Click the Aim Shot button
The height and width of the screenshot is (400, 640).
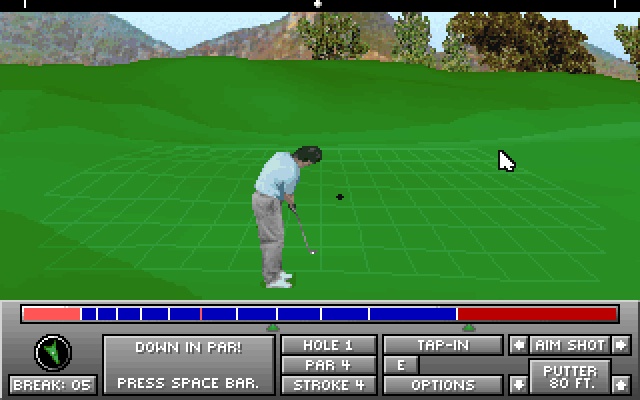[x=569, y=345]
